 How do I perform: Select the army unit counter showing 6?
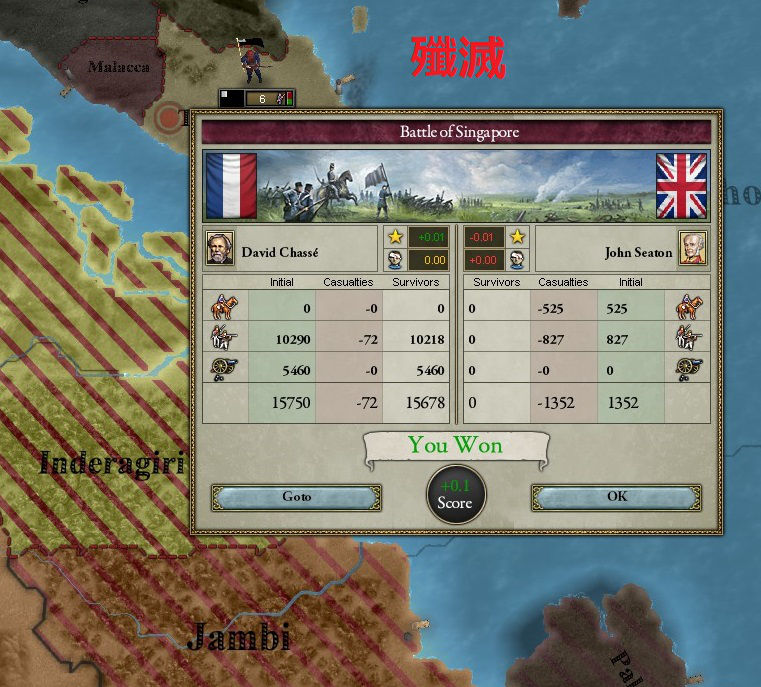[257, 98]
